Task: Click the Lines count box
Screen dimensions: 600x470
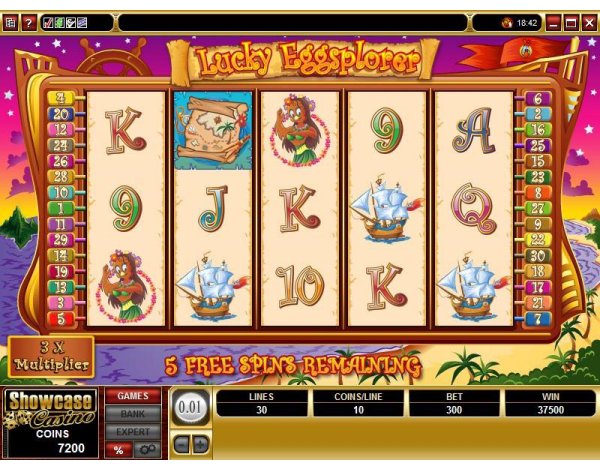Action: pyautogui.click(x=264, y=403)
